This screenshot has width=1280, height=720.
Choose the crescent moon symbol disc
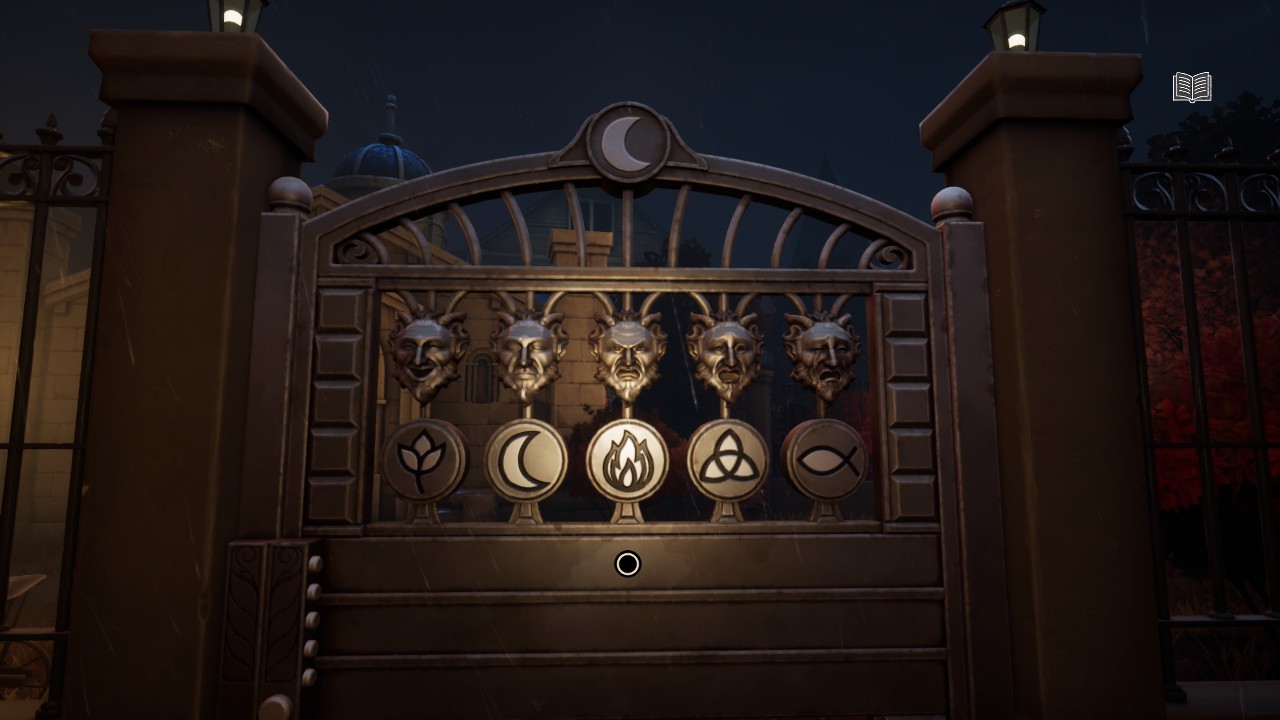(x=526, y=461)
